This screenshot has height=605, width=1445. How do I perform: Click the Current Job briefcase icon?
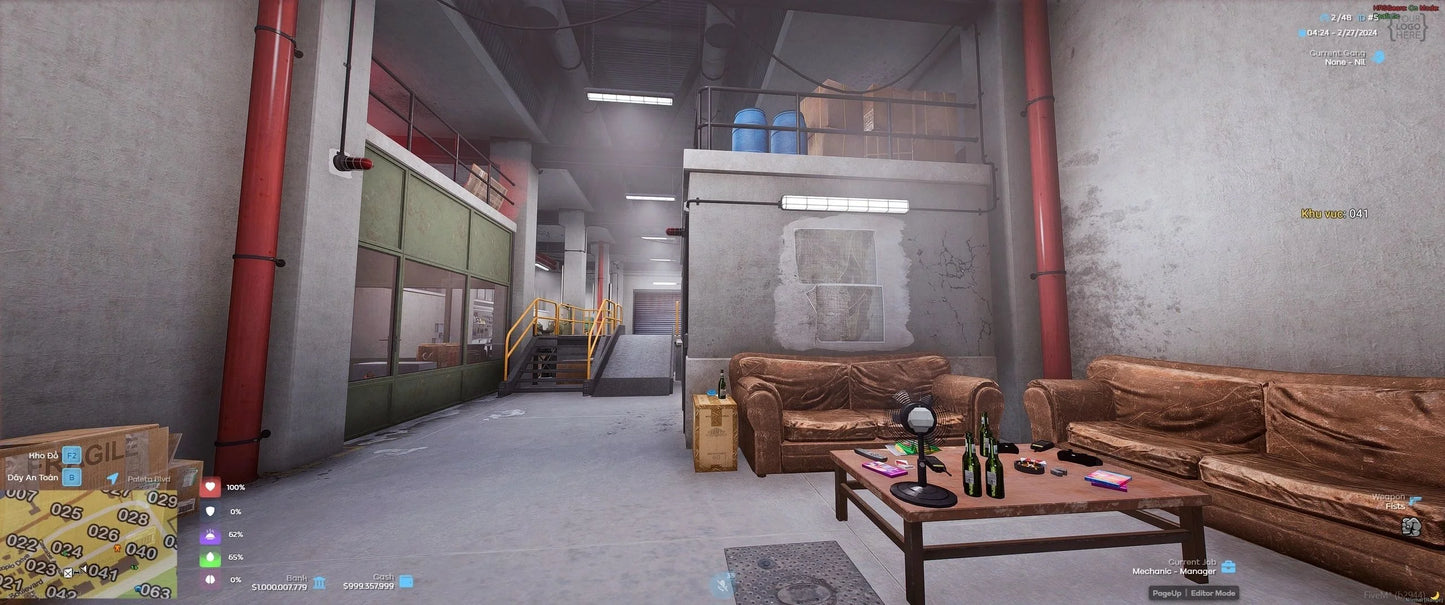pyautogui.click(x=1228, y=566)
